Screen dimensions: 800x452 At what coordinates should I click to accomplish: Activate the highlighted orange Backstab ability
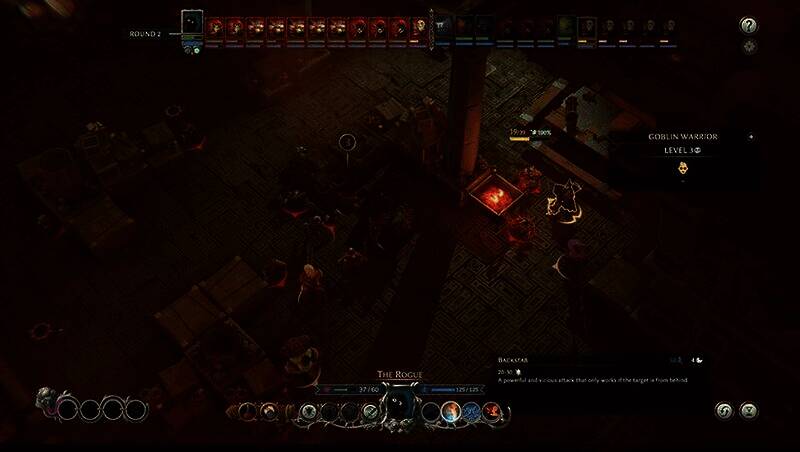(x=450, y=410)
